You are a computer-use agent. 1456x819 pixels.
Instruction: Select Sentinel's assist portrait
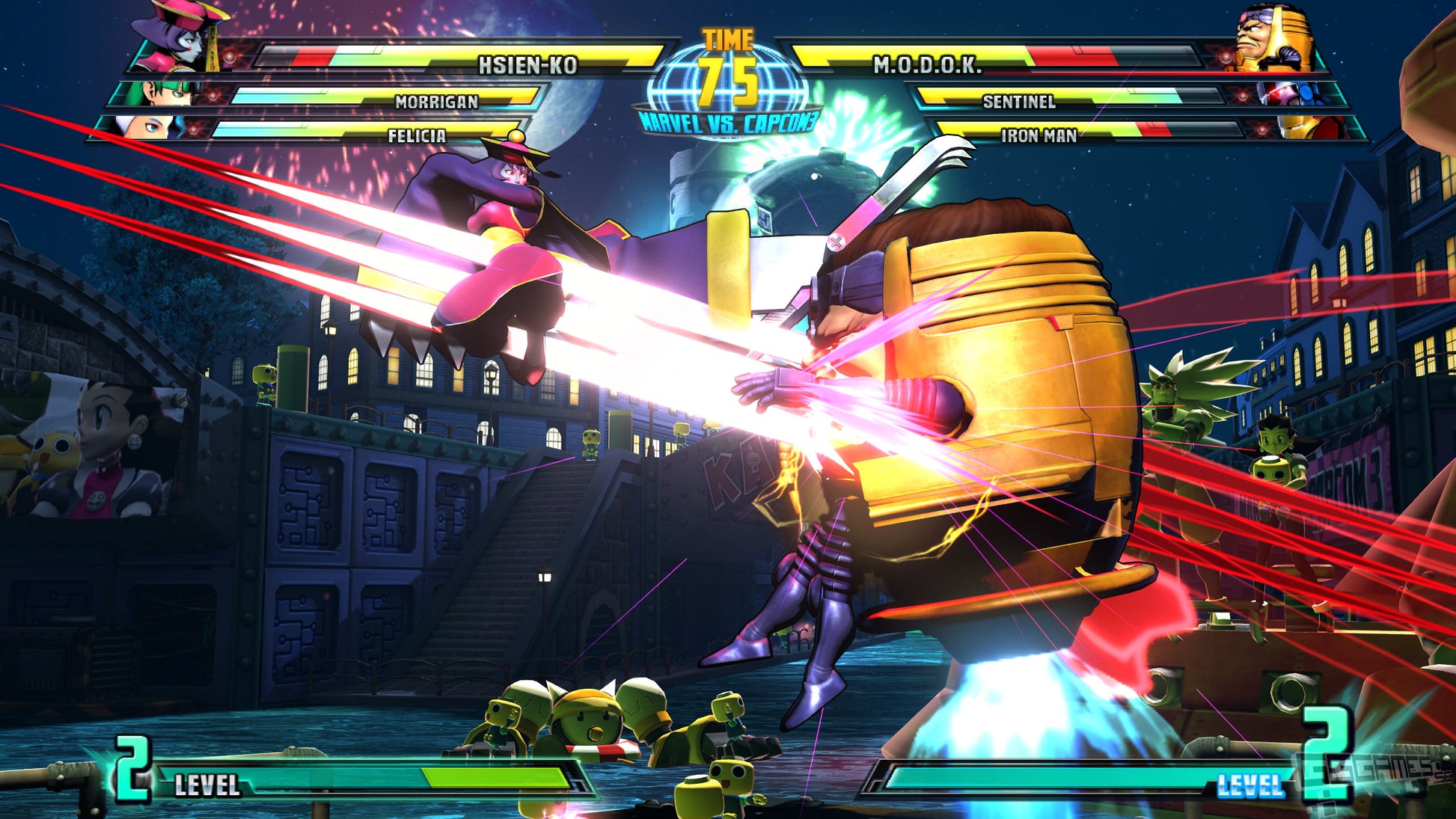1288,94
